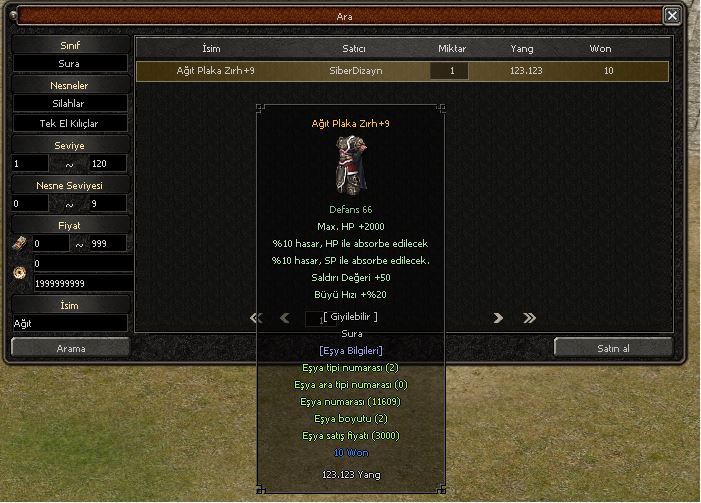701x503 pixels.
Task: Buy the item with Satın al
Action: click(613, 347)
